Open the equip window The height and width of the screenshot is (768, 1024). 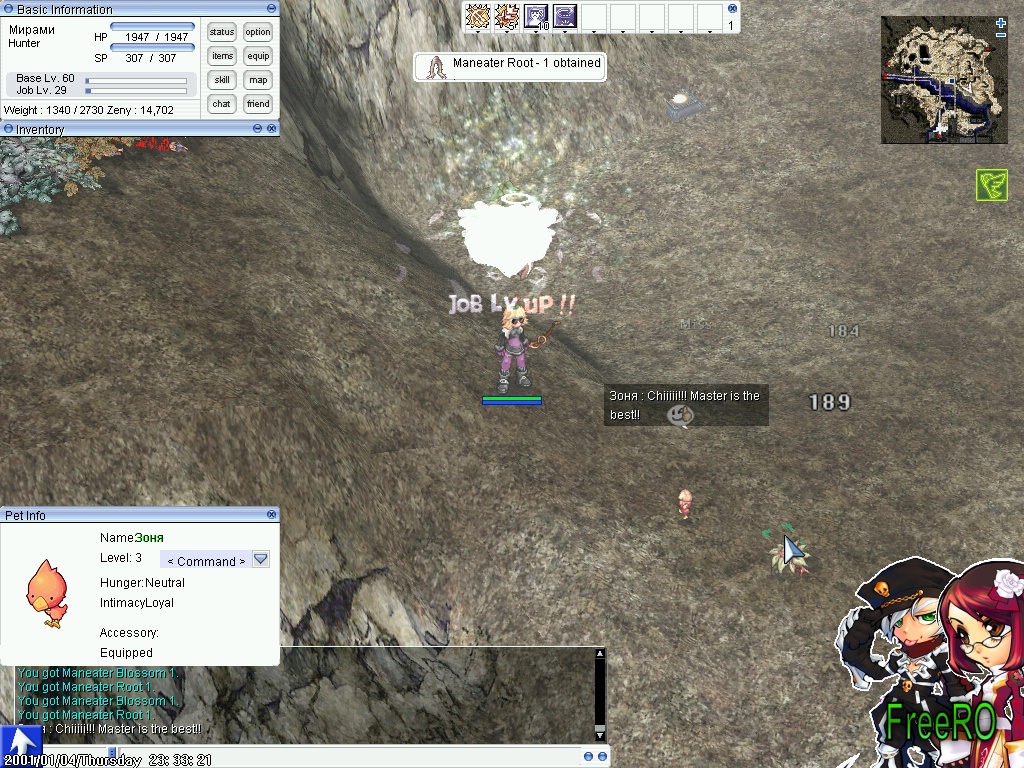[x=258, y=56]
